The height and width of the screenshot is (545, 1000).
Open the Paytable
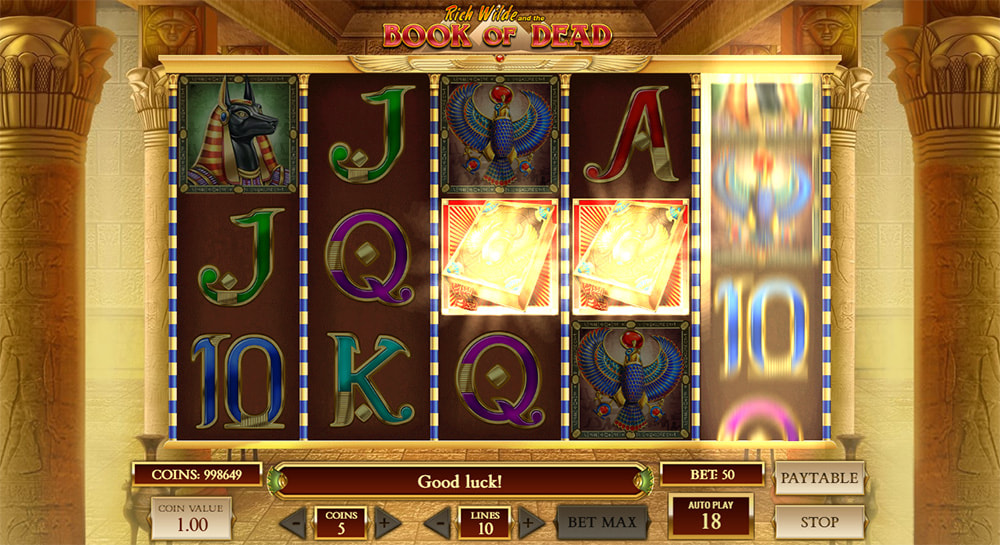point(819,478)
